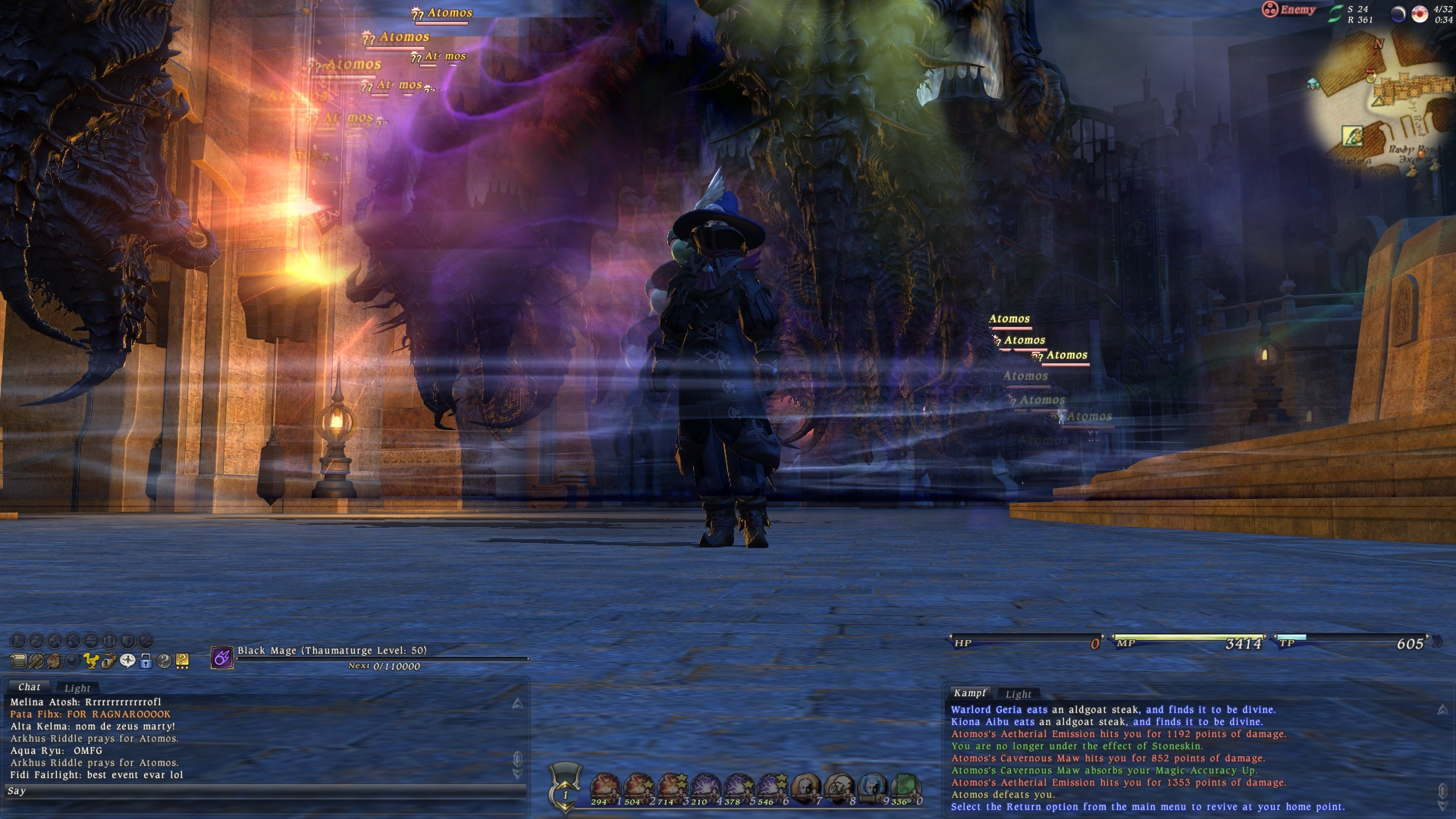Switch hotbar set with the number 1 selector
This screenshot has height=819, width=1456.
(565, 794)
